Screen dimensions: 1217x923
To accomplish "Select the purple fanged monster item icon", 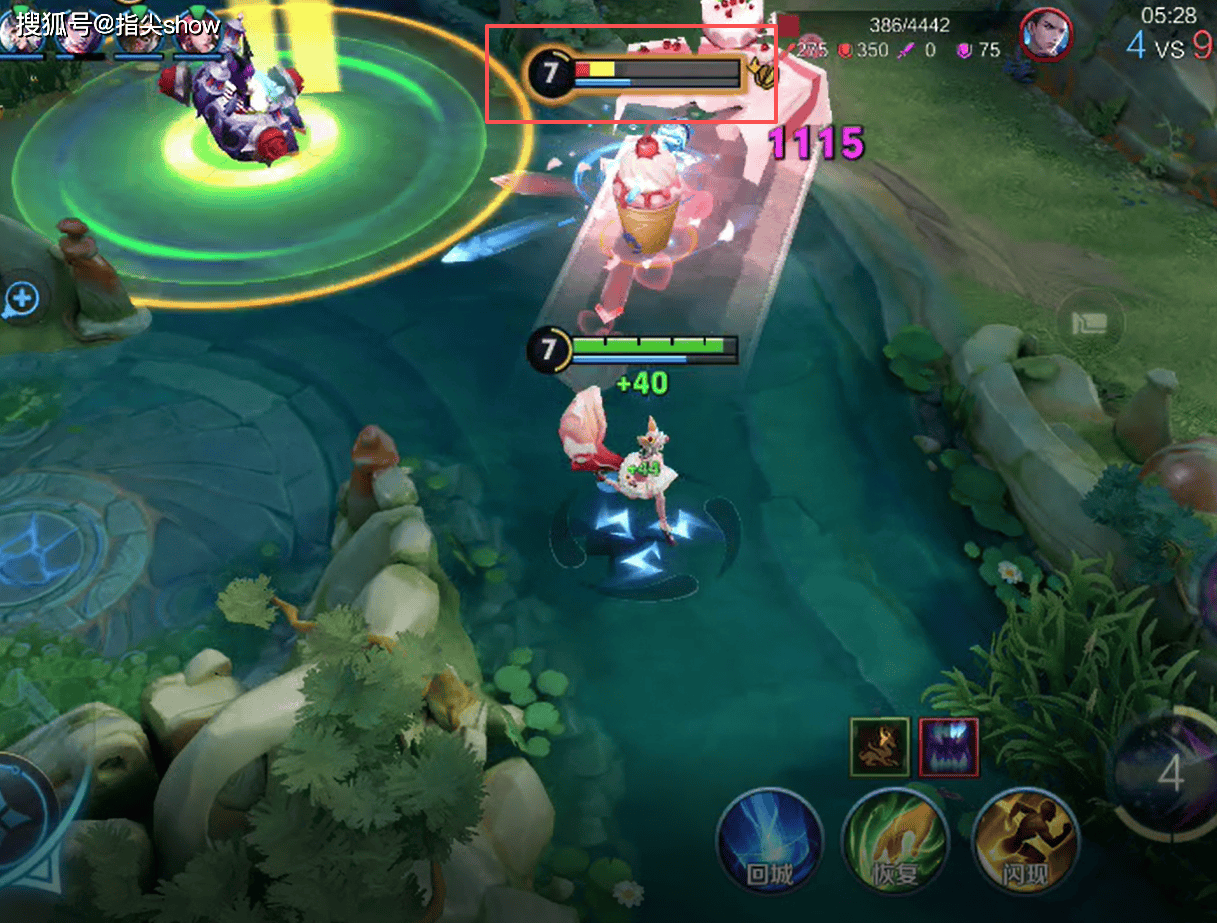I will tap(948, 746).
